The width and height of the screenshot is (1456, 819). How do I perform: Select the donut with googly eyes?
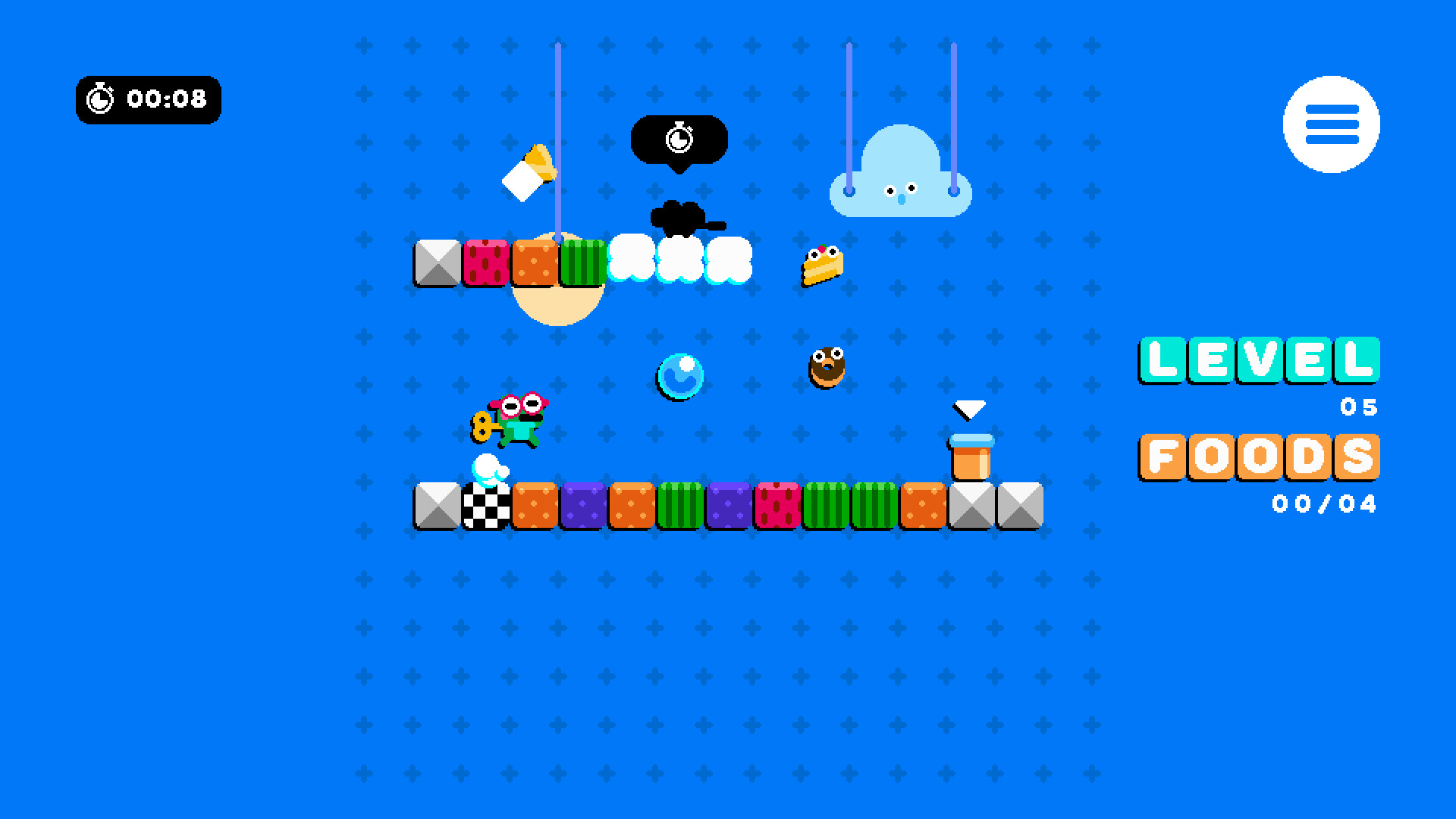pyautogui.click(x=827, y=368)
